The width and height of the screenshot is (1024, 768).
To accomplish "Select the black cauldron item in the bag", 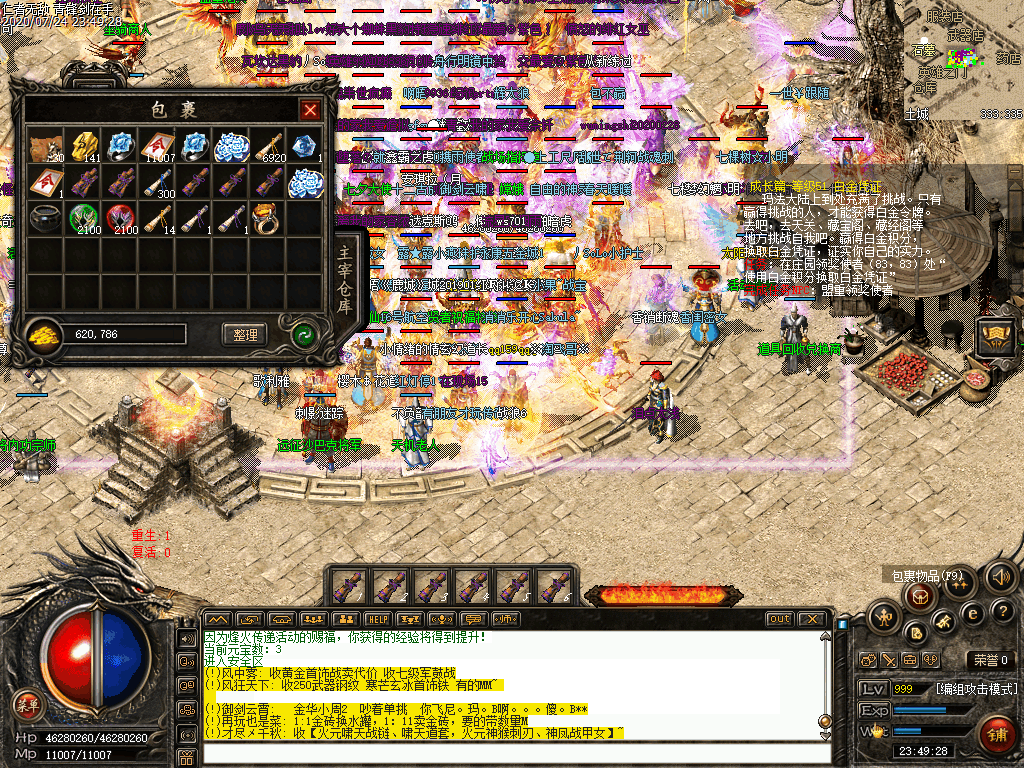I will (x=43, y=217).
